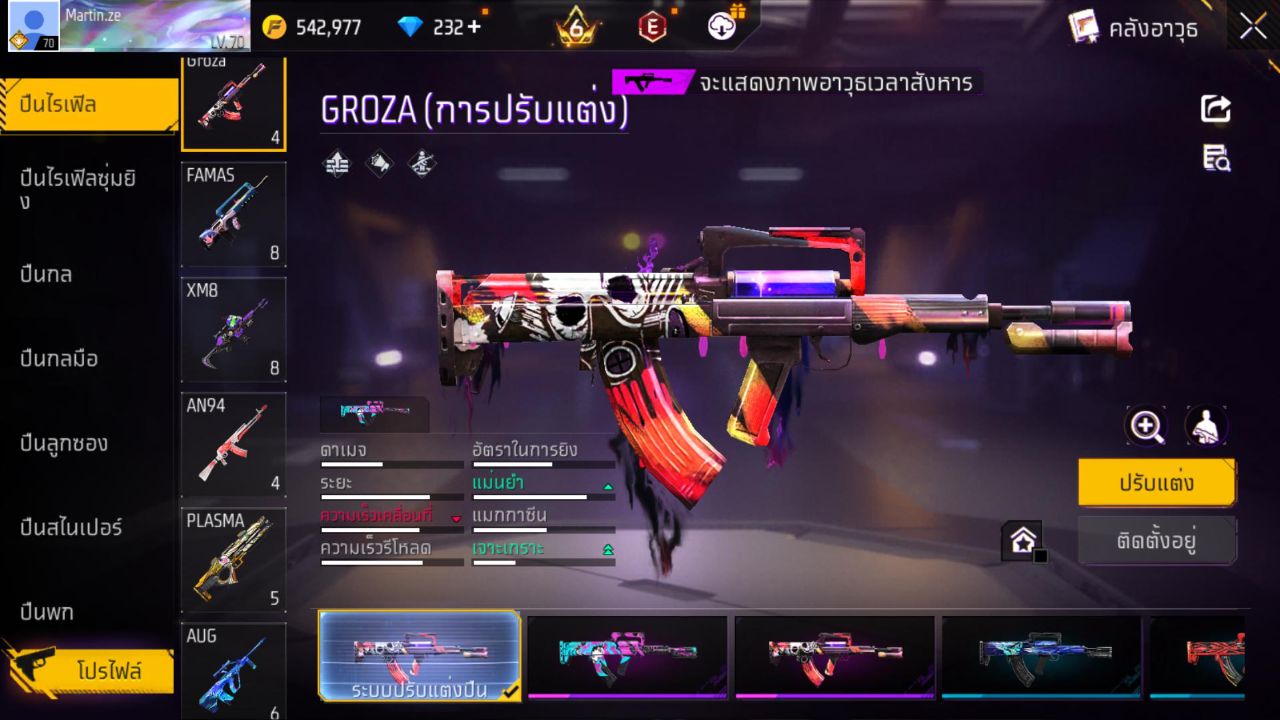Viewport: 1280px width, 720px height.
Task: Open the first attribute diamond icon under GROZA title
Action: [335, 164]
